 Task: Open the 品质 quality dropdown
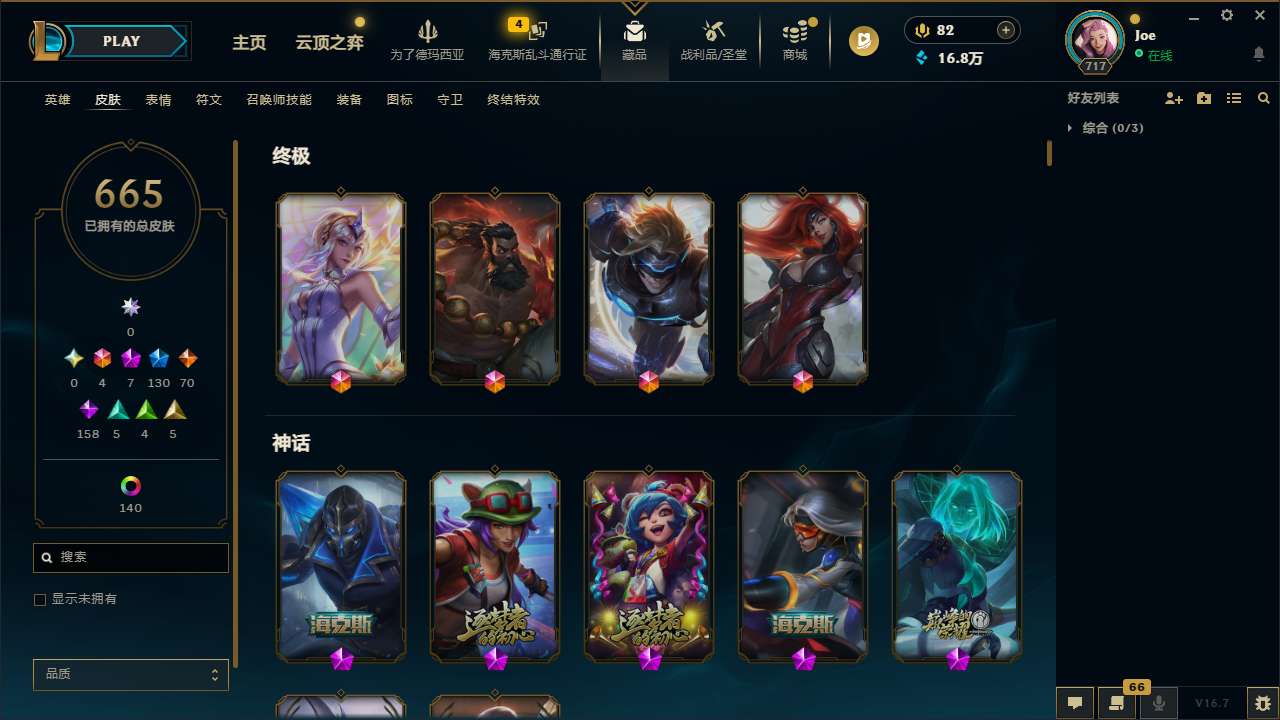(x=130, y=674)
